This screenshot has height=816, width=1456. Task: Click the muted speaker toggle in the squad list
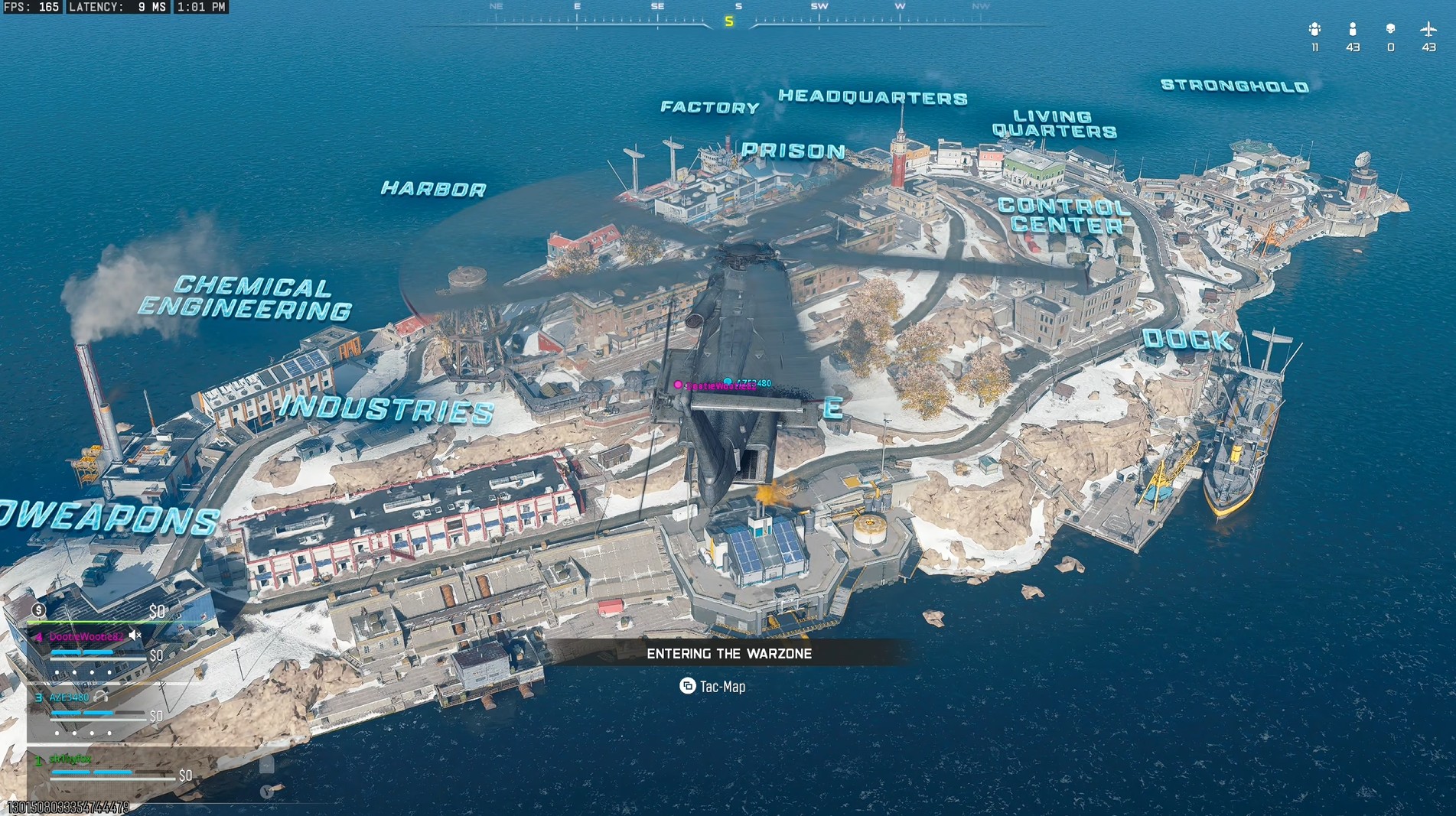pos(133,635)
